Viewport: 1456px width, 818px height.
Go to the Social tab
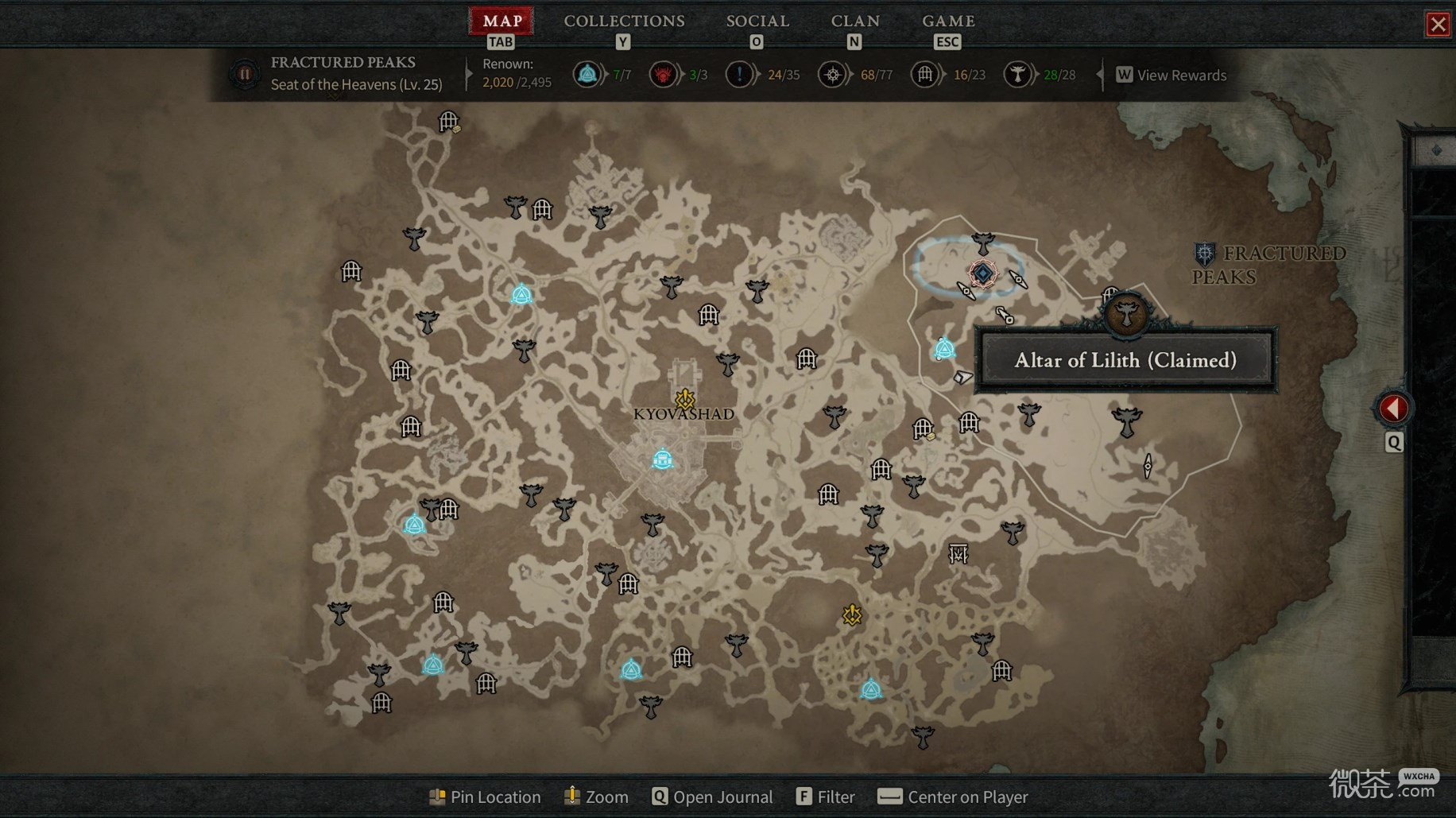click(757, 21)
